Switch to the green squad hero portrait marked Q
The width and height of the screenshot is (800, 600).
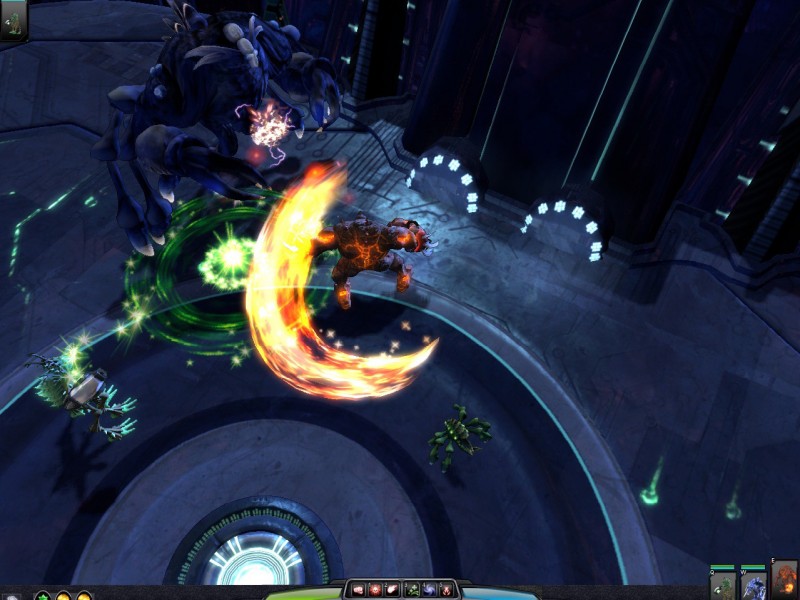click(x=723, y=584)
